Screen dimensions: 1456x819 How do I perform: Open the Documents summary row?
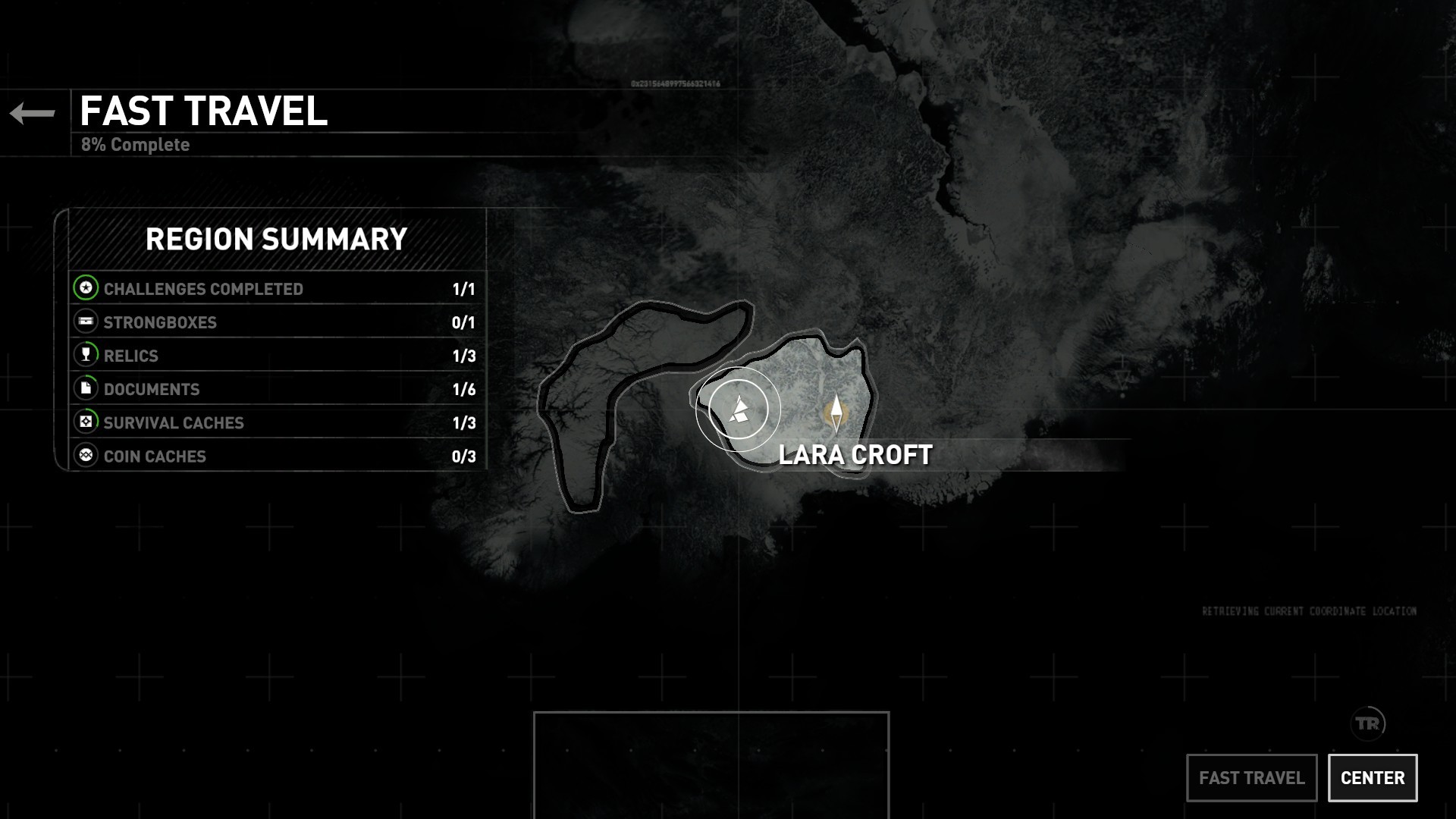click(x=277, y=389)
